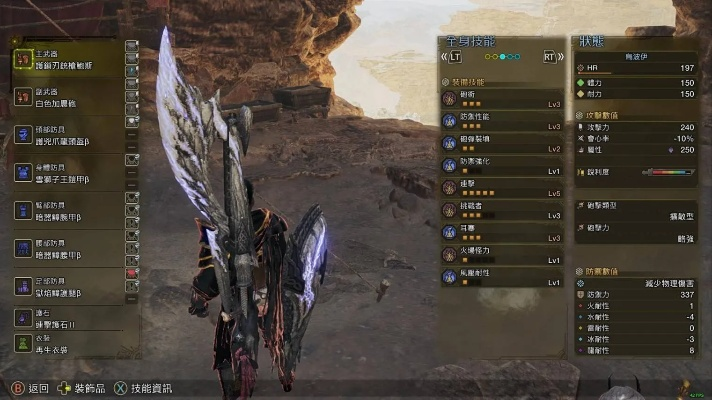Screen dimensions: 712x400
Task: Open the 防禦性能 skill entry
Action: pos(500,120)
